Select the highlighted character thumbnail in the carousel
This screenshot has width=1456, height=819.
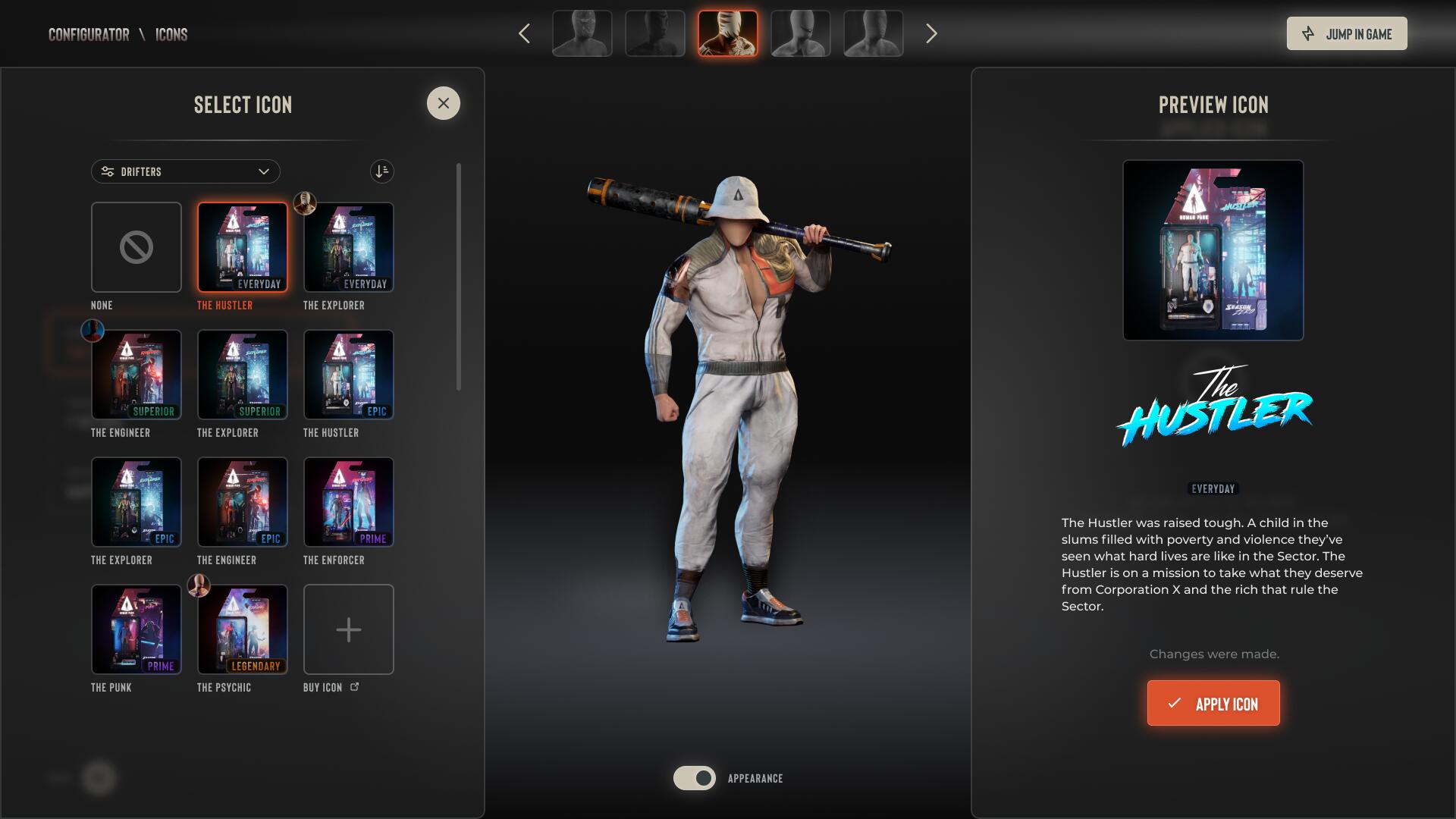point(727,33)
